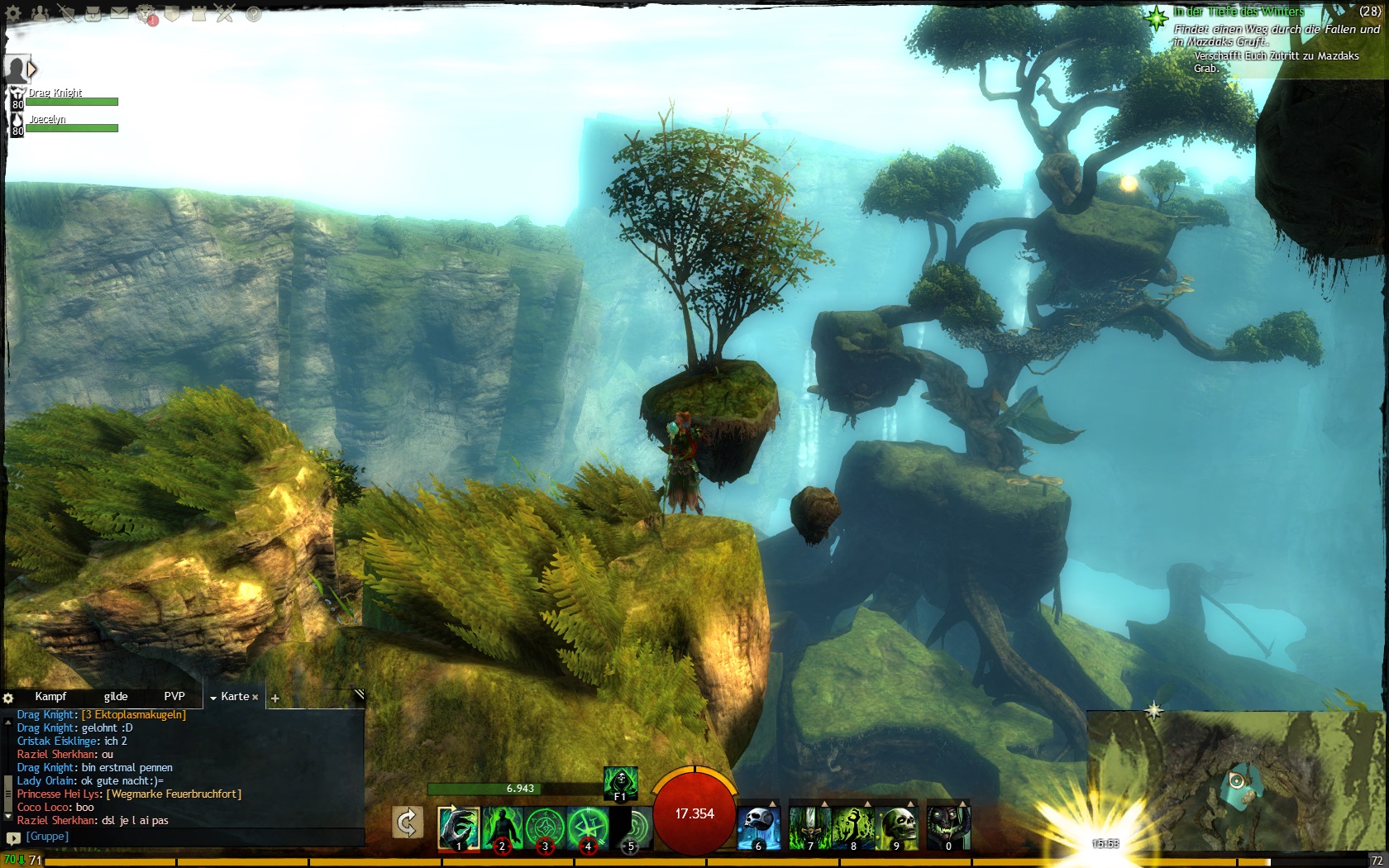Screen dimensions: 1389x868
Task: Add a new chat tab
Action: pos(275,699)
